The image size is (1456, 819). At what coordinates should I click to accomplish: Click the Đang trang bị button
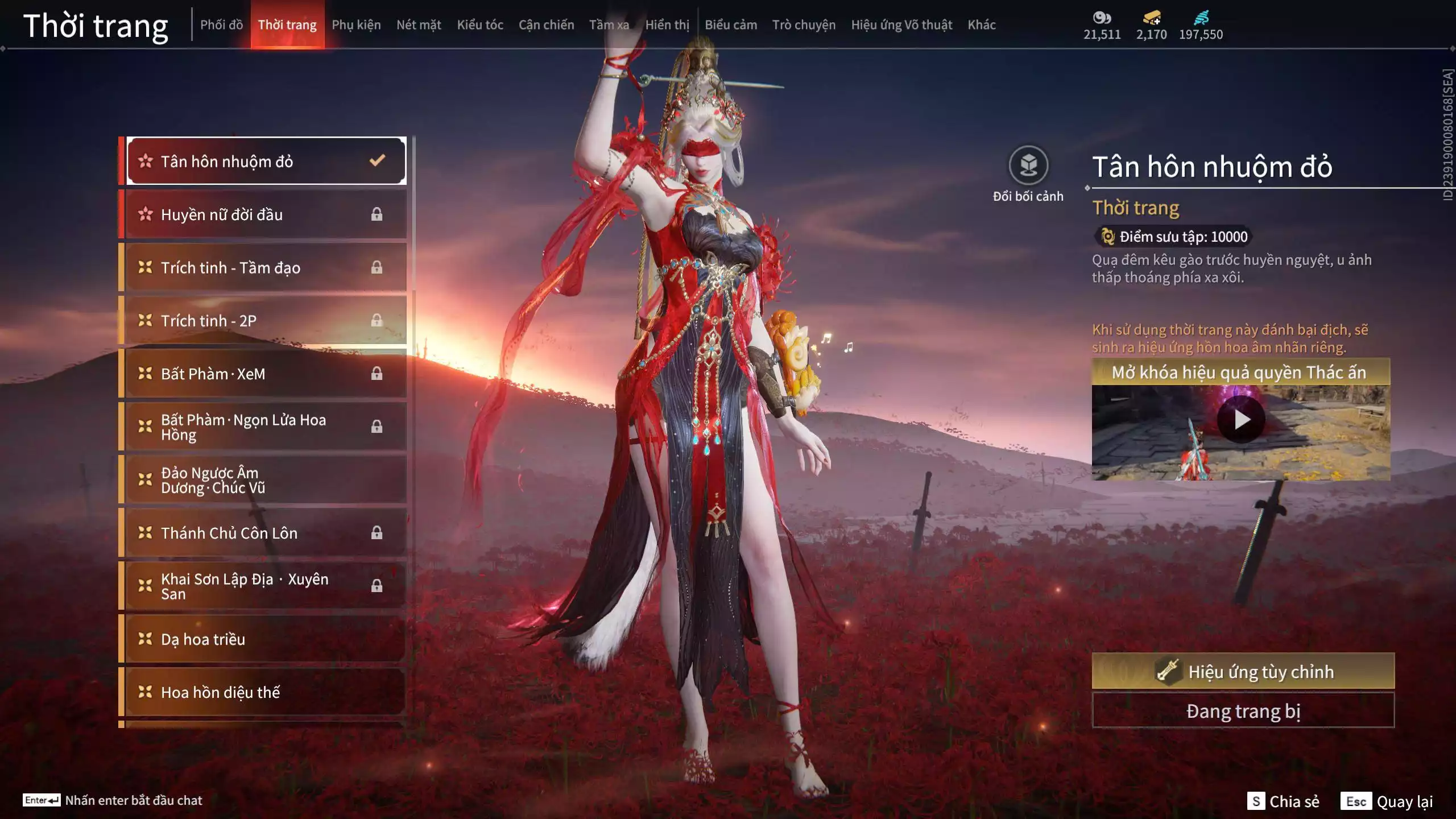1243,711
